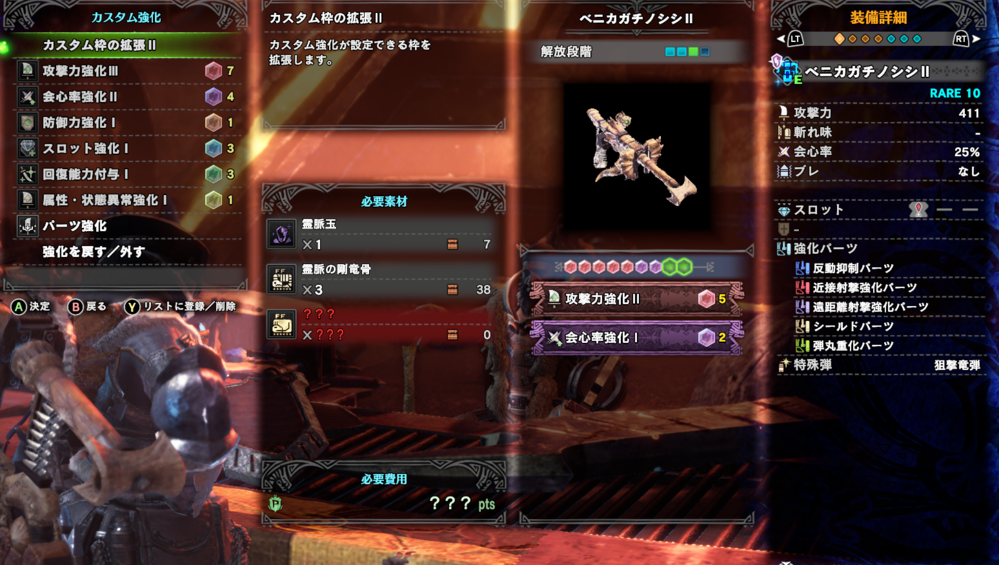
Task: Click the 霊脈の剛竜骨 material row
Action: point(384,280)
